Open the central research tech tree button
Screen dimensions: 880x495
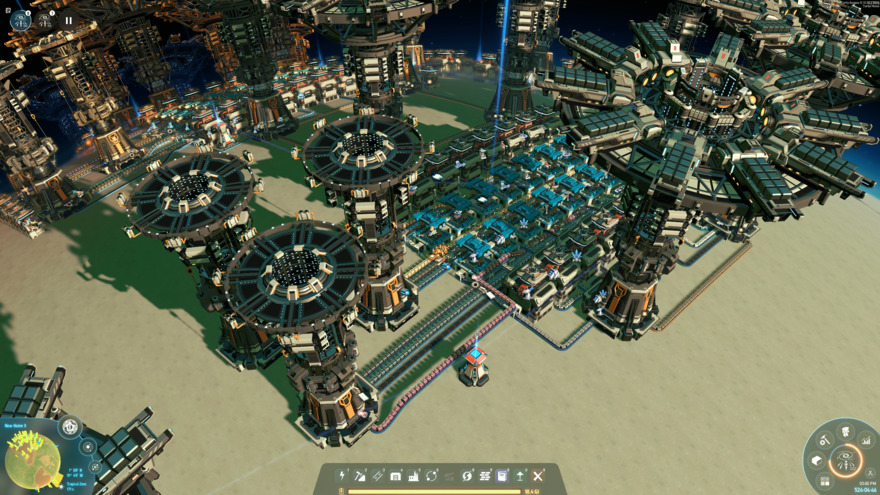[846, 461]
